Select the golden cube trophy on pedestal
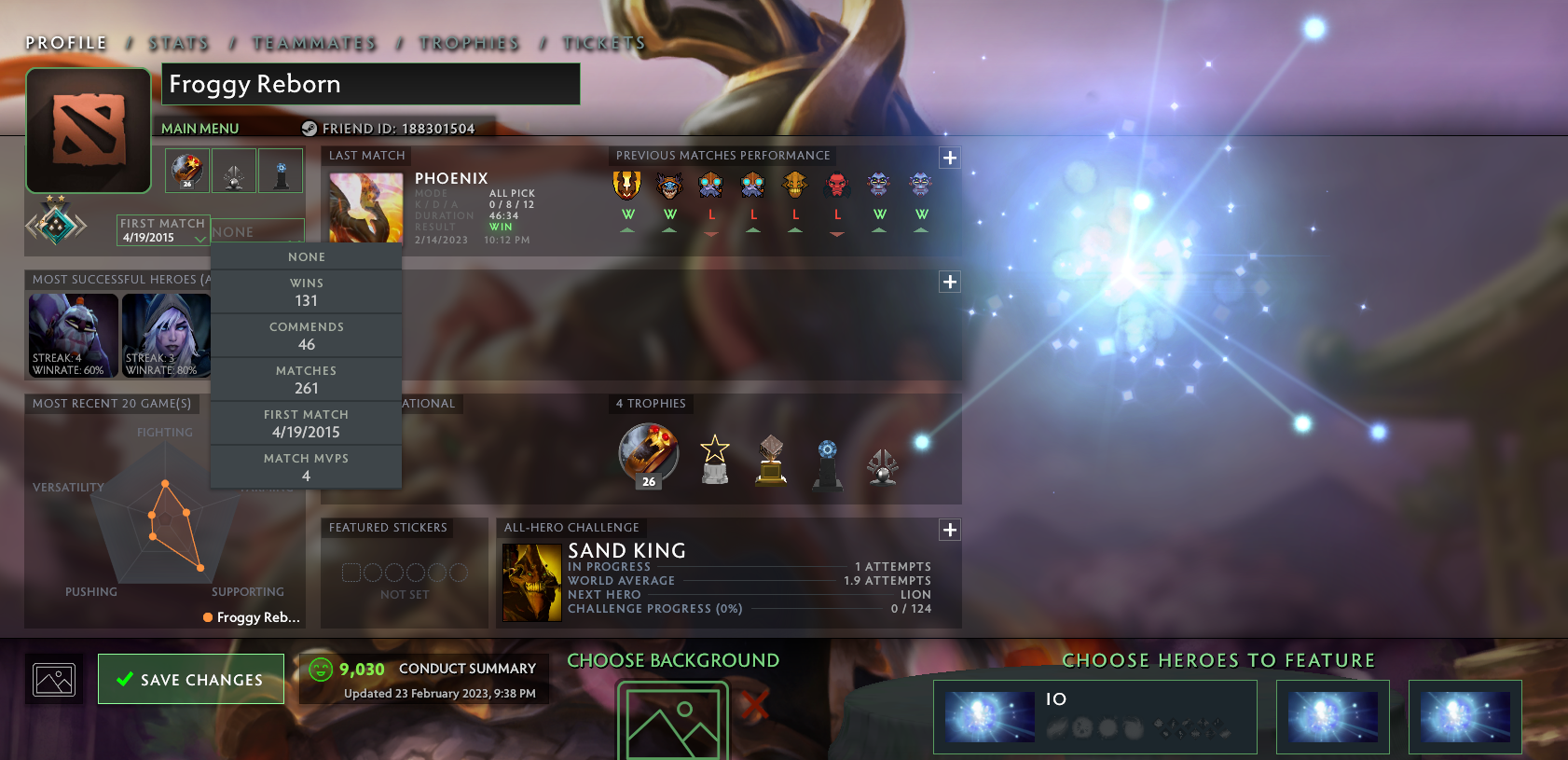Image resolution: width=1568 pixels, height=760 pixels. point(770,462)
